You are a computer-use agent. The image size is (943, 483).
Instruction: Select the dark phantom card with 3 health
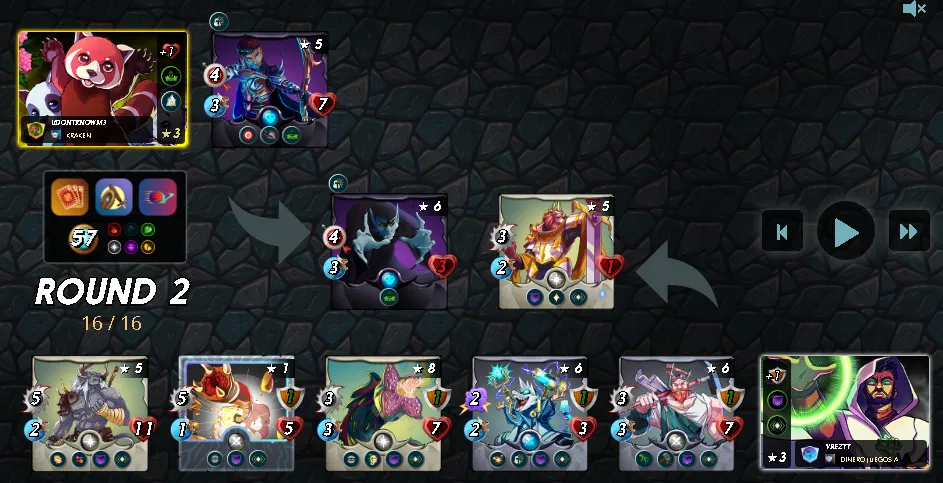coord(390,250)
